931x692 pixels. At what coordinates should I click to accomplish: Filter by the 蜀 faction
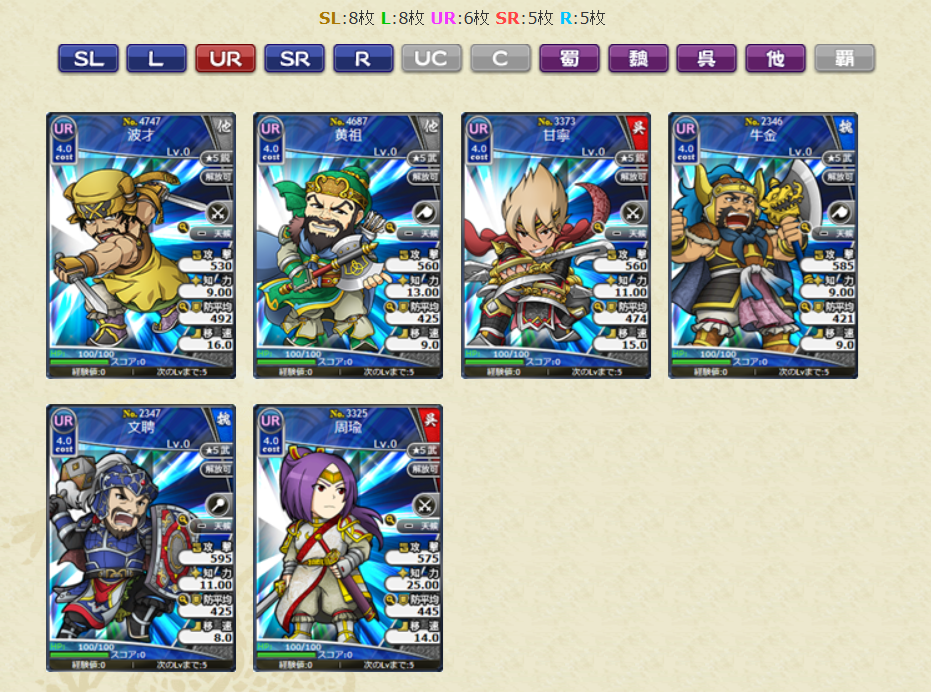[569, 59]
